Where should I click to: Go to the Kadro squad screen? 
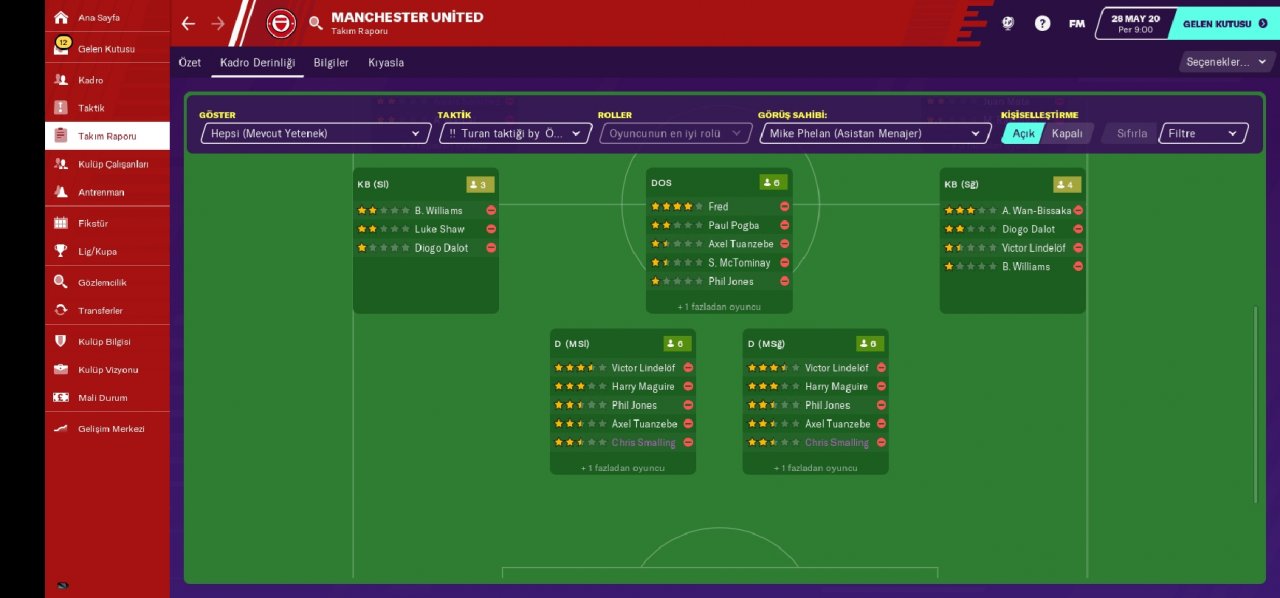coord(90,80)
